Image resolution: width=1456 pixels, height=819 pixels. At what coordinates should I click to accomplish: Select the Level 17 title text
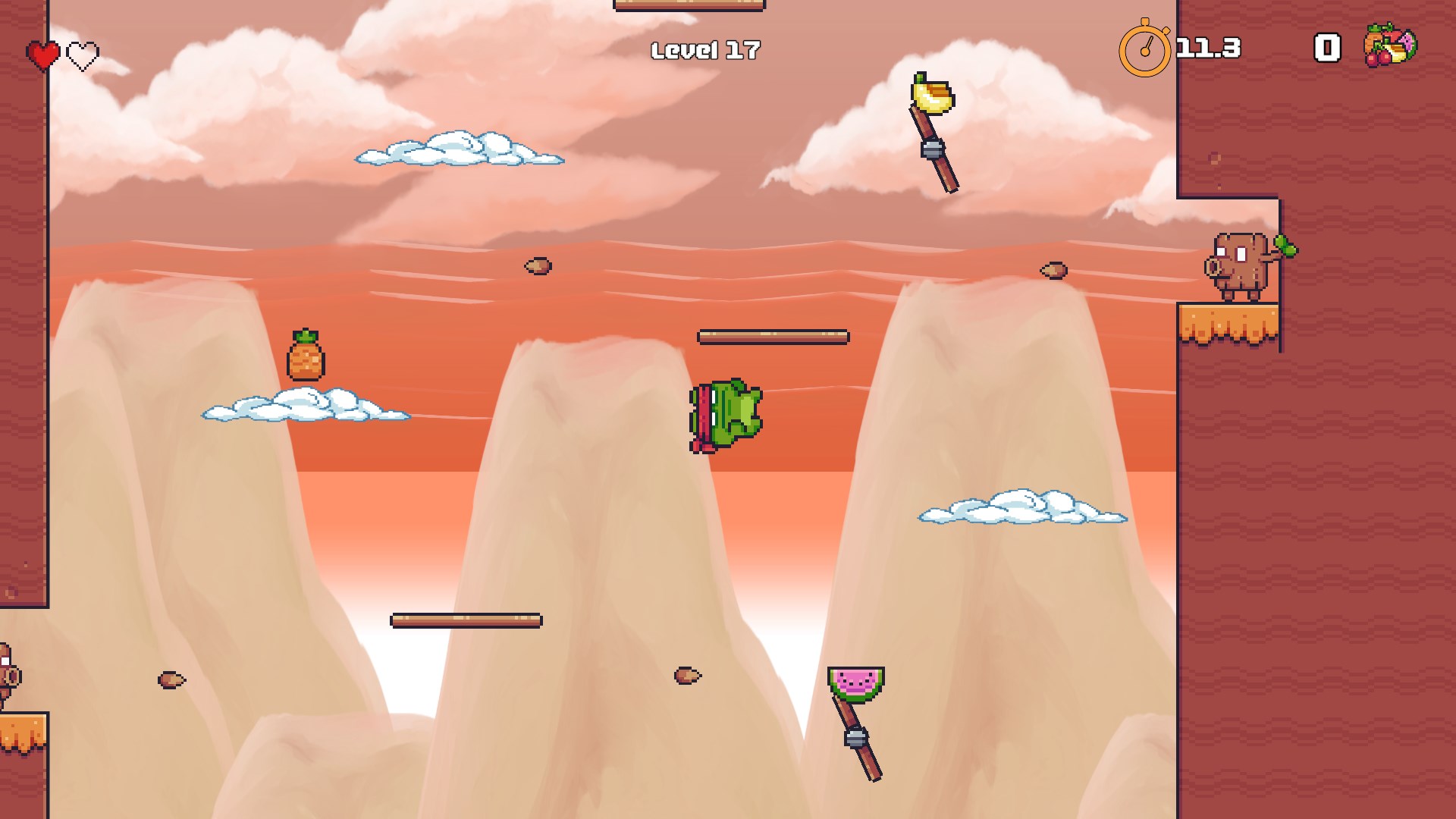pos(705,49)
